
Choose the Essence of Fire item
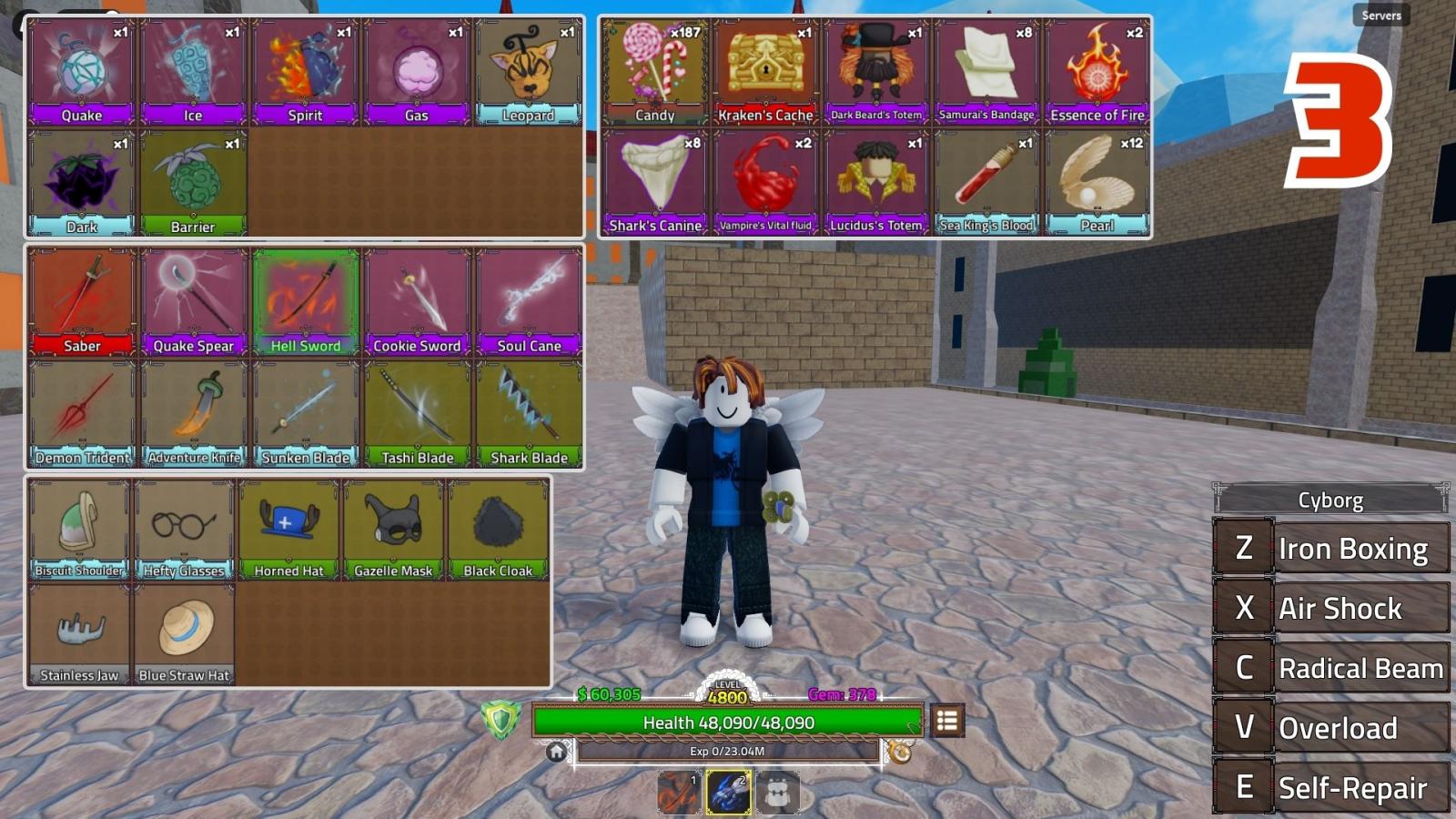1097,72
